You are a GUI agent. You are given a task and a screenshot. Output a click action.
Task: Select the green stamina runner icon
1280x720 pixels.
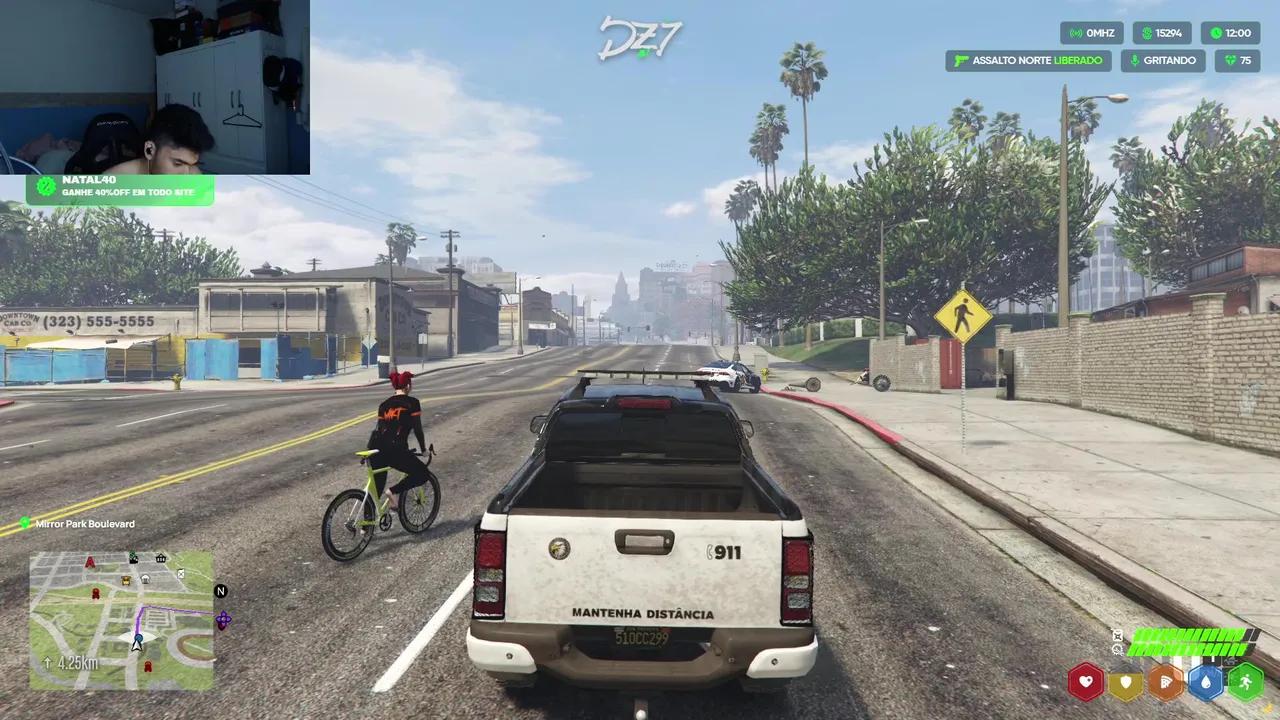tap(1246, 681)
